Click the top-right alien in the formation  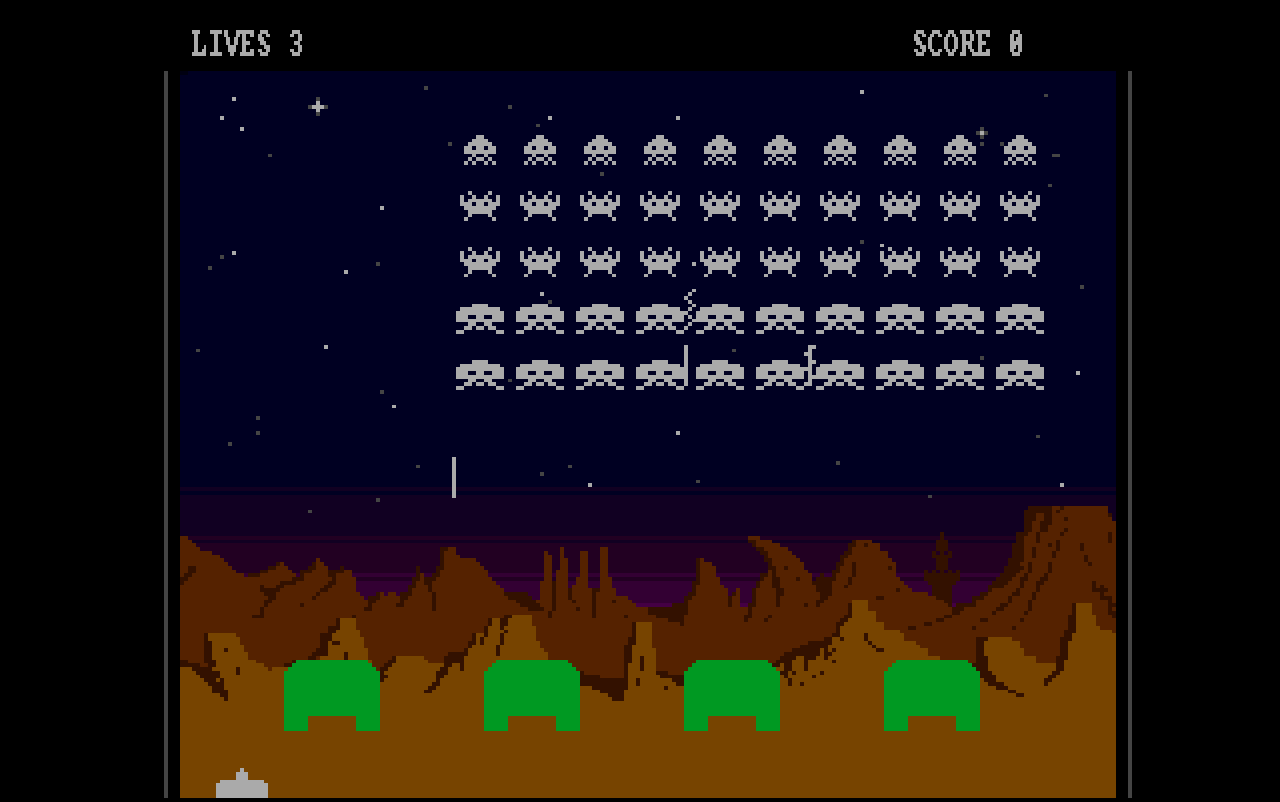click(x=1022, y=148)
